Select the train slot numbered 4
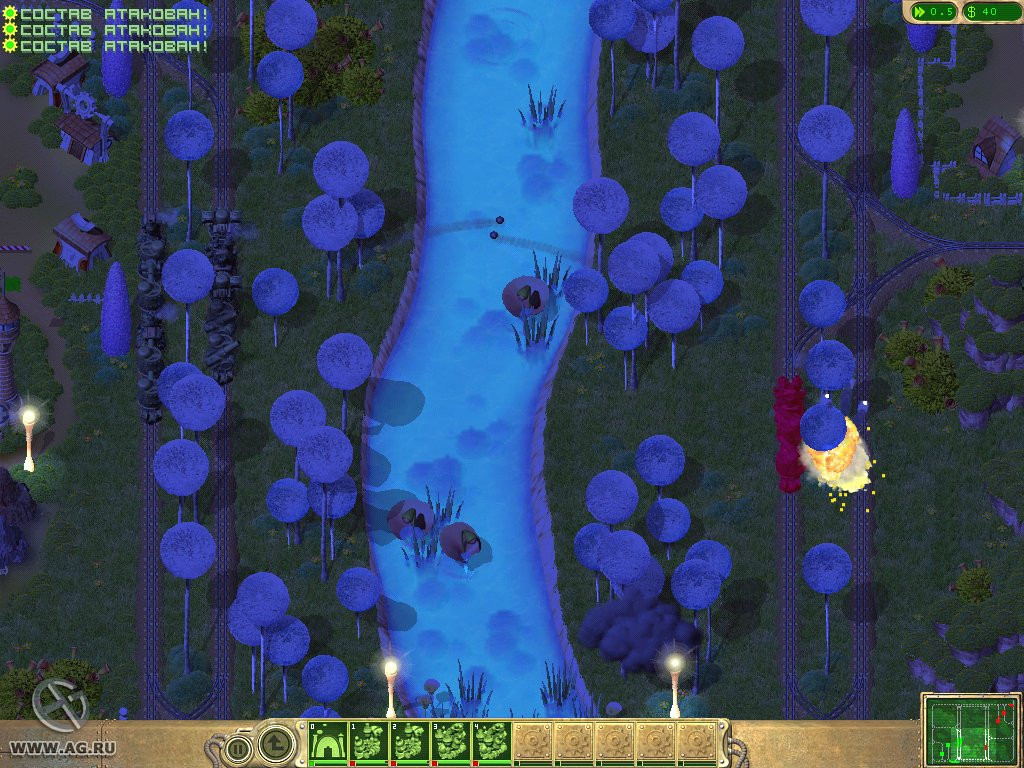Image resolution: width=1024 pixels, height=768 pixels. click(x=492, y=743)
